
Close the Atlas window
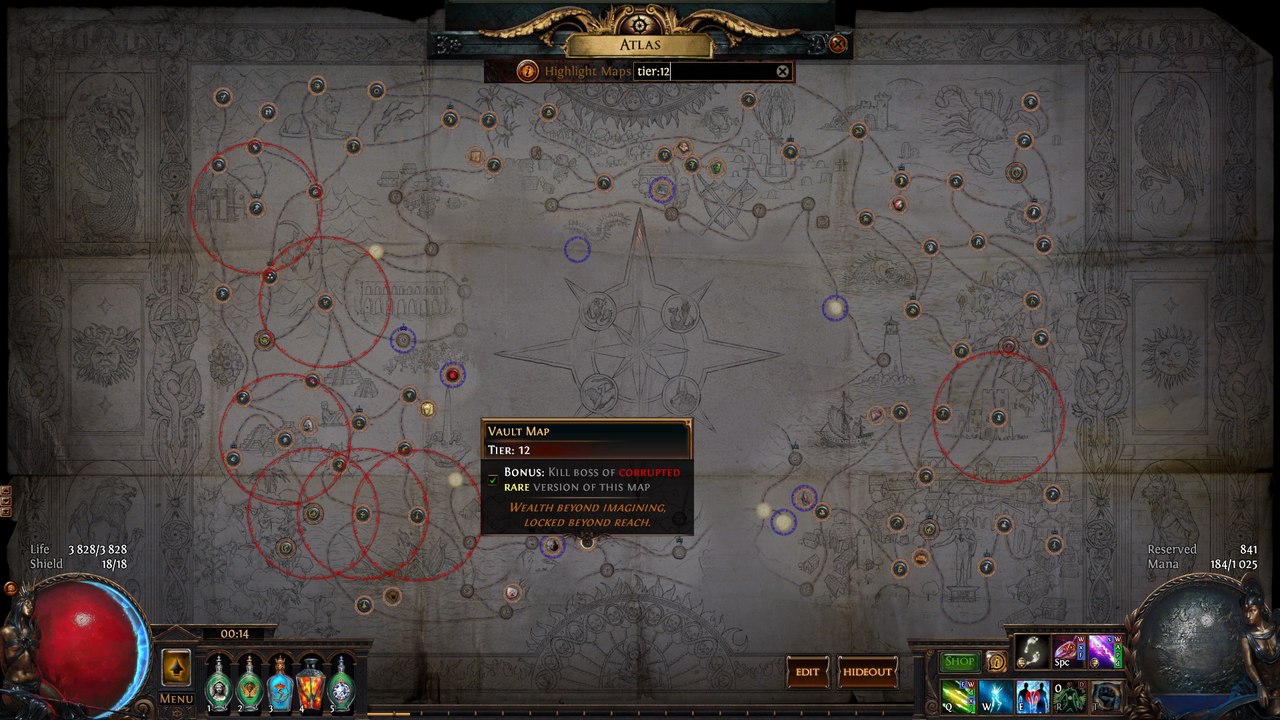pyautogui.click(x=838, y=44)
